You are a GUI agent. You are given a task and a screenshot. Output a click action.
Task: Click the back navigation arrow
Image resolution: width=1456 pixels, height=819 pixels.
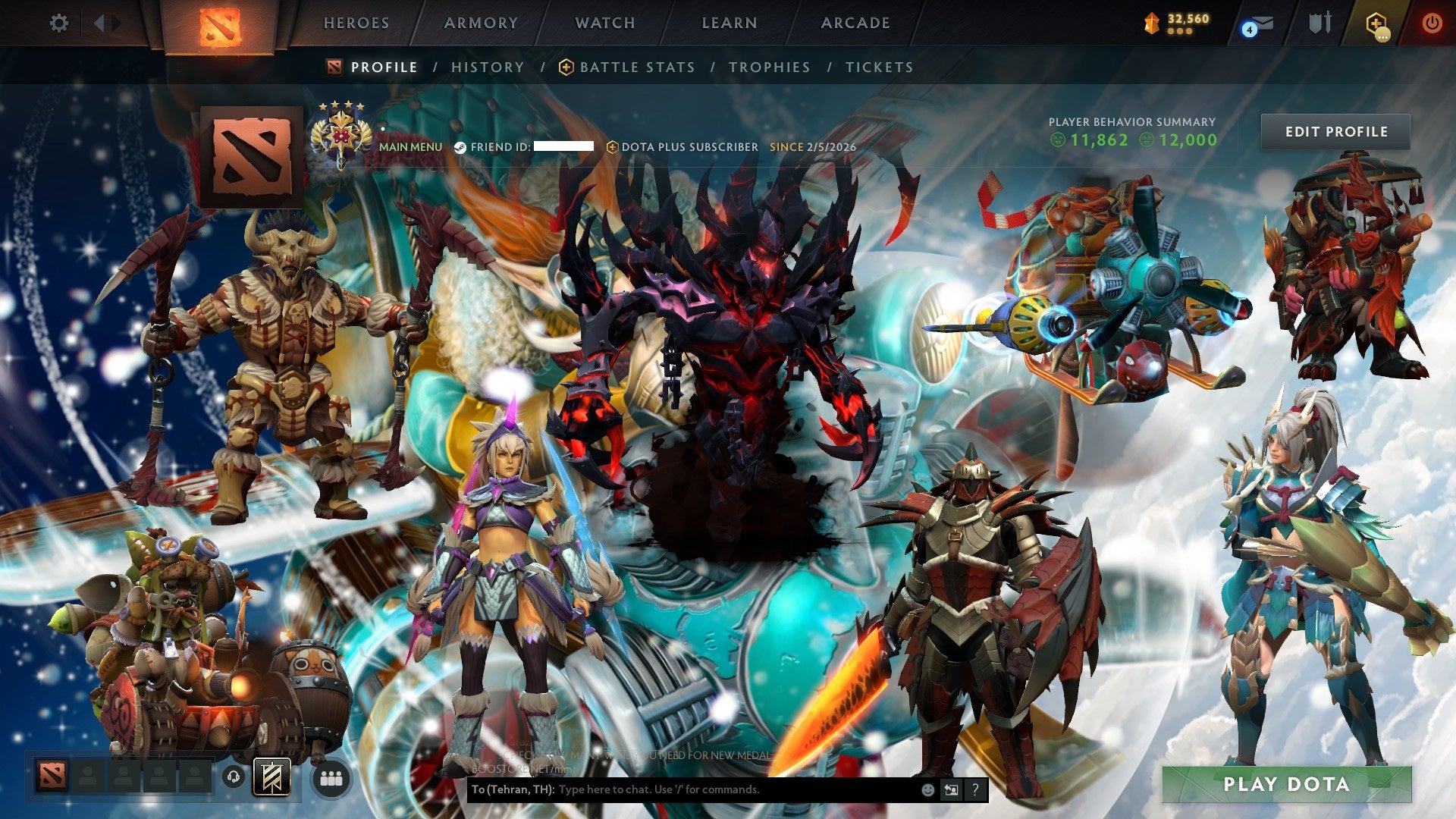(98, 23)
